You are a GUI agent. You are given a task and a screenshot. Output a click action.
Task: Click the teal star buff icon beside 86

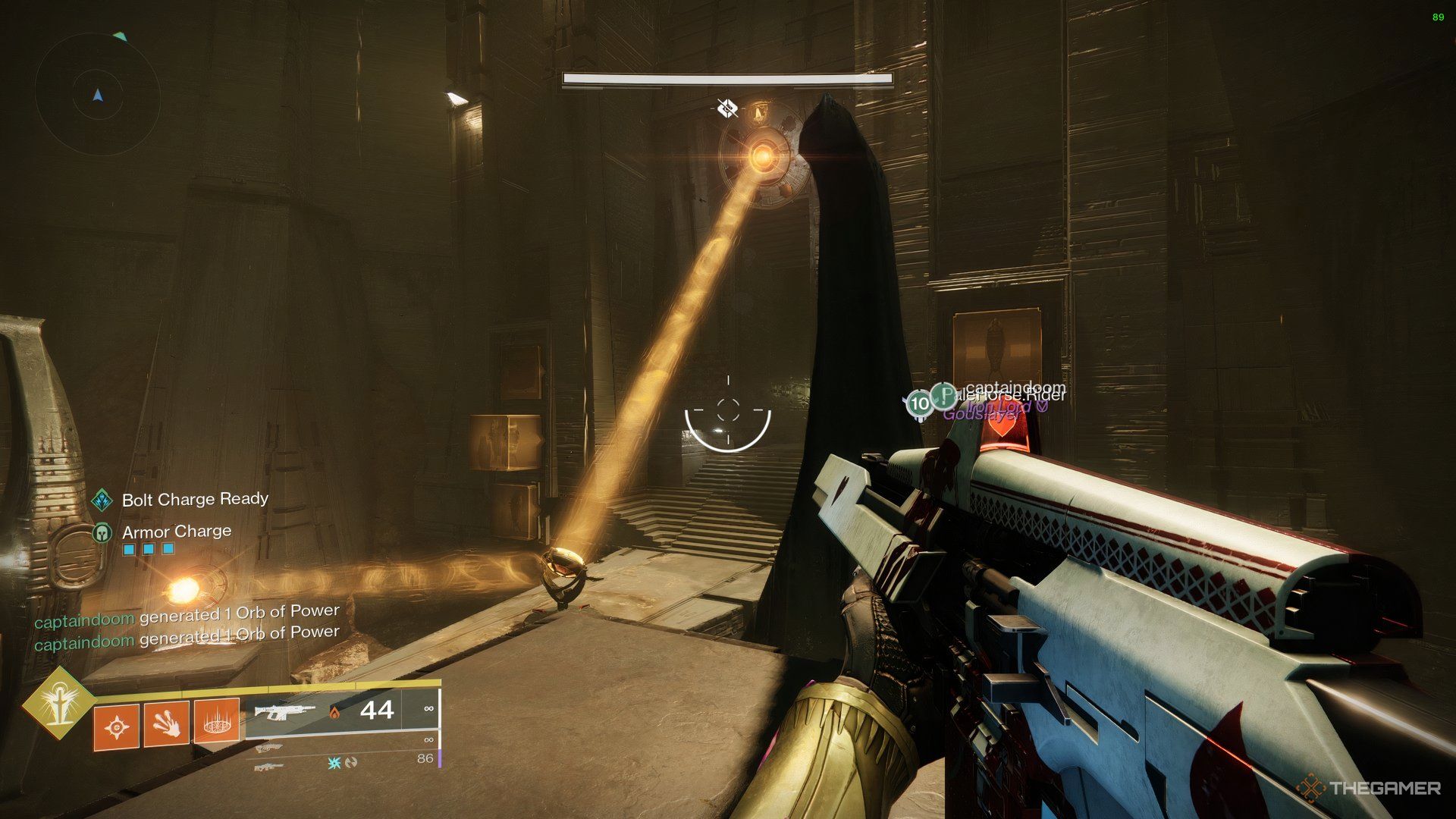tap(334, 762)
